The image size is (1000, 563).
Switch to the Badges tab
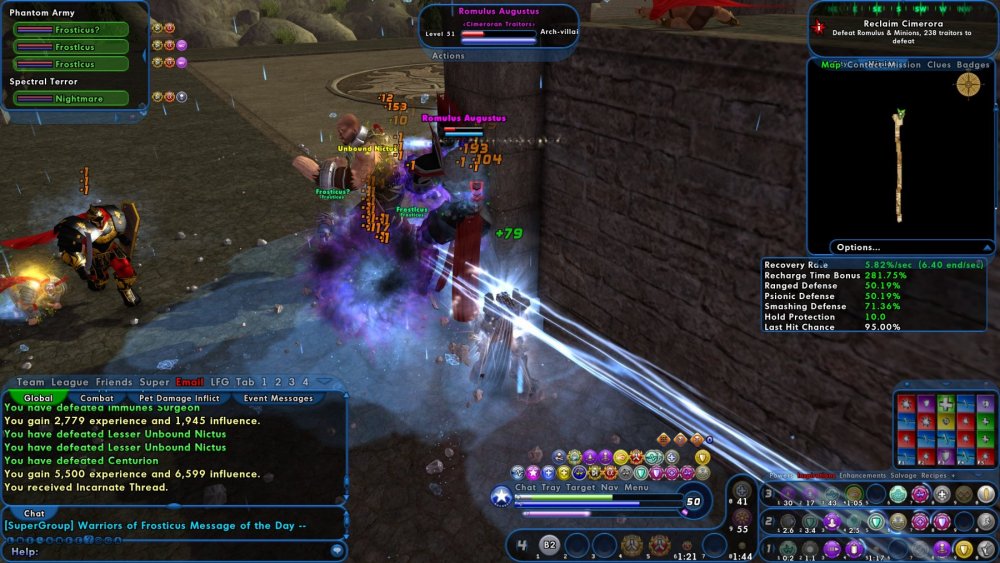coord(973,65)
